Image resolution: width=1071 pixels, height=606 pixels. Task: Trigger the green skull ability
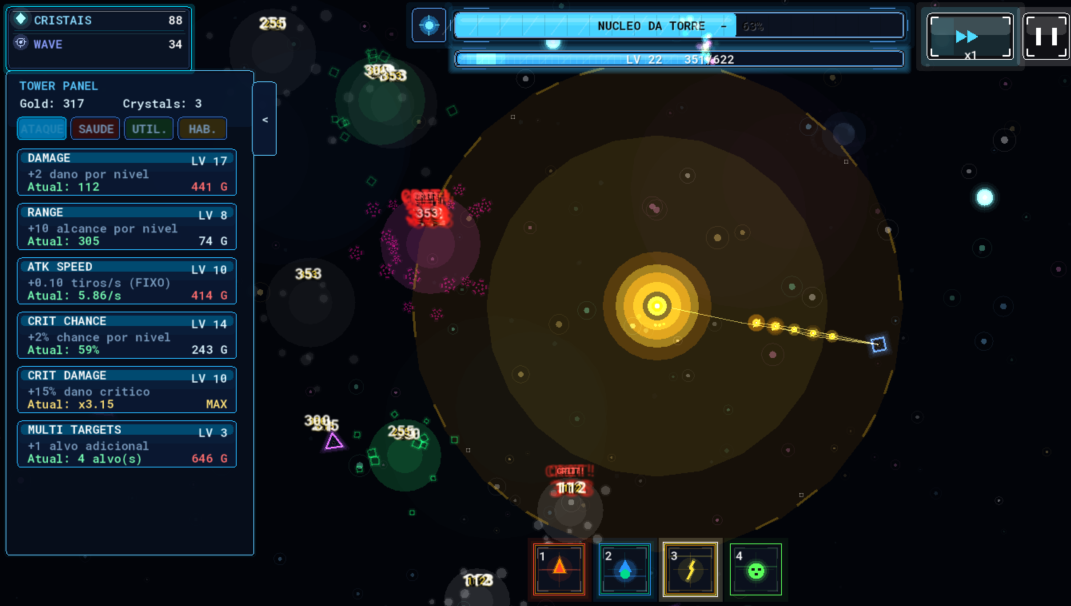point(756,569)
